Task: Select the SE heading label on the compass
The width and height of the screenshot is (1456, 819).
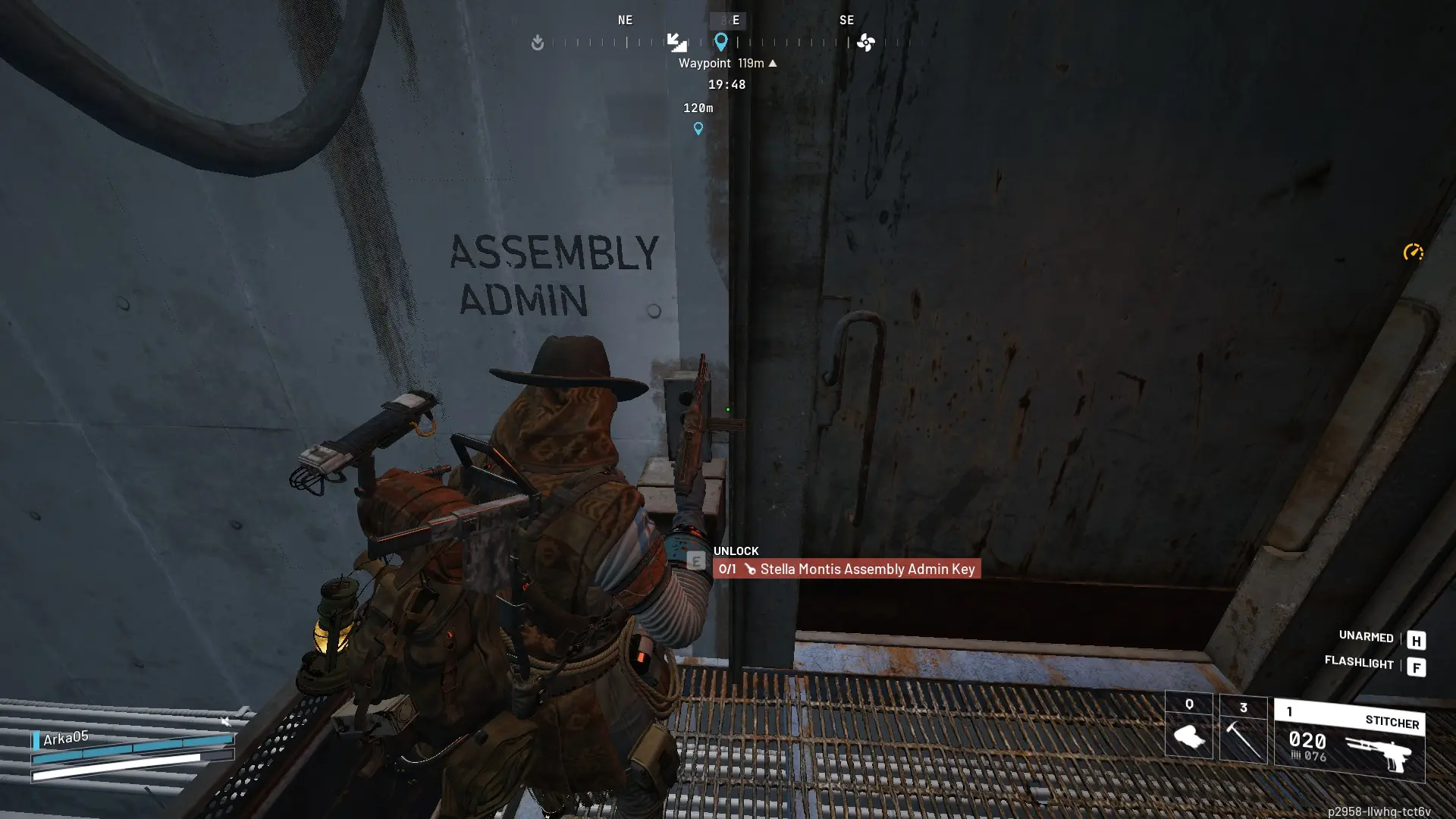Action: click(847, 20)
